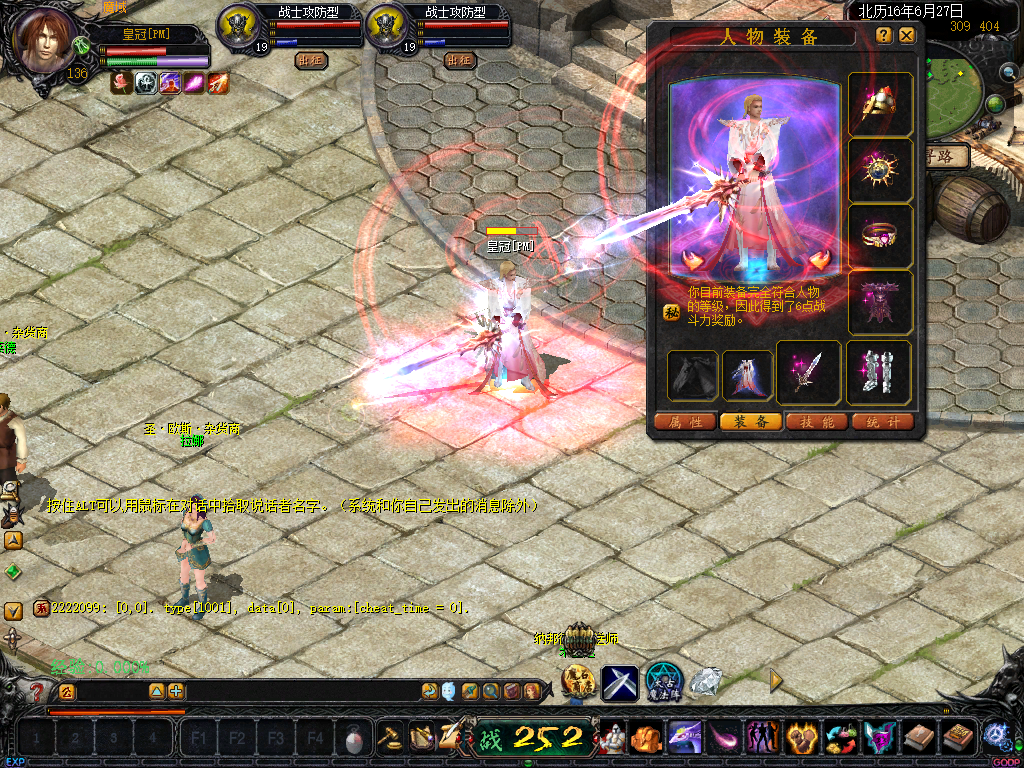Open the 魔法阵 magic circle icon
The image size is (1024, 768).
tap(663, 681)
